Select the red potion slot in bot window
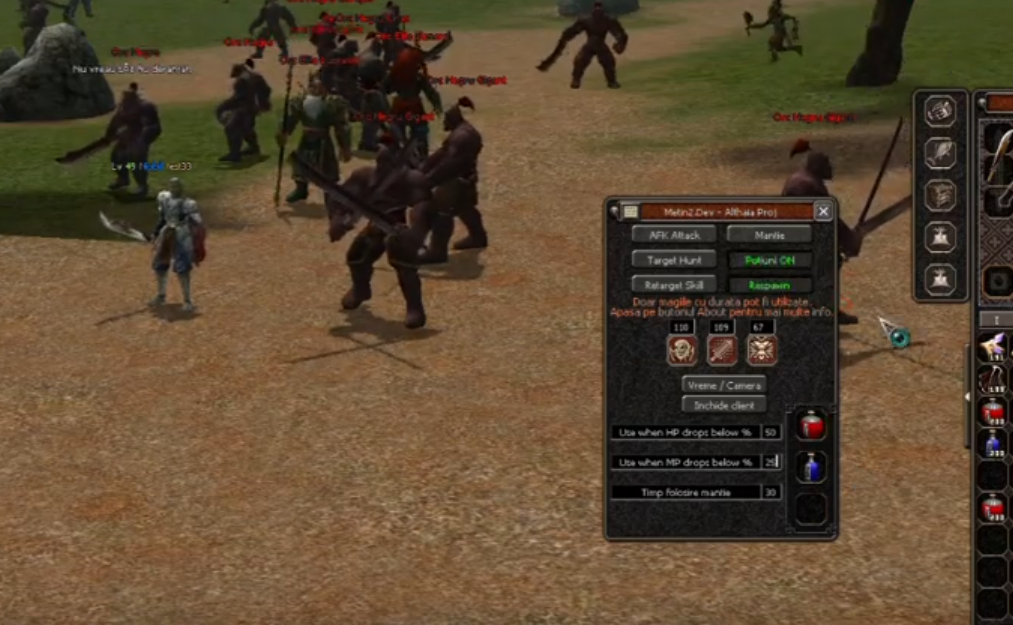1013x625 pixels. [x=811, y=426]
